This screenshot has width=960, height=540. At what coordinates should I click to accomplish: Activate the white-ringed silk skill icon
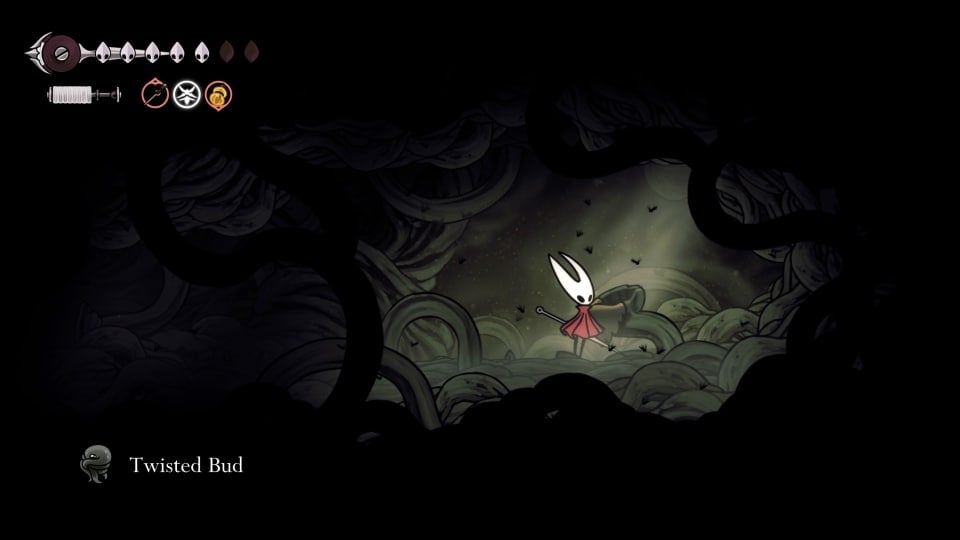click(187, 95)
